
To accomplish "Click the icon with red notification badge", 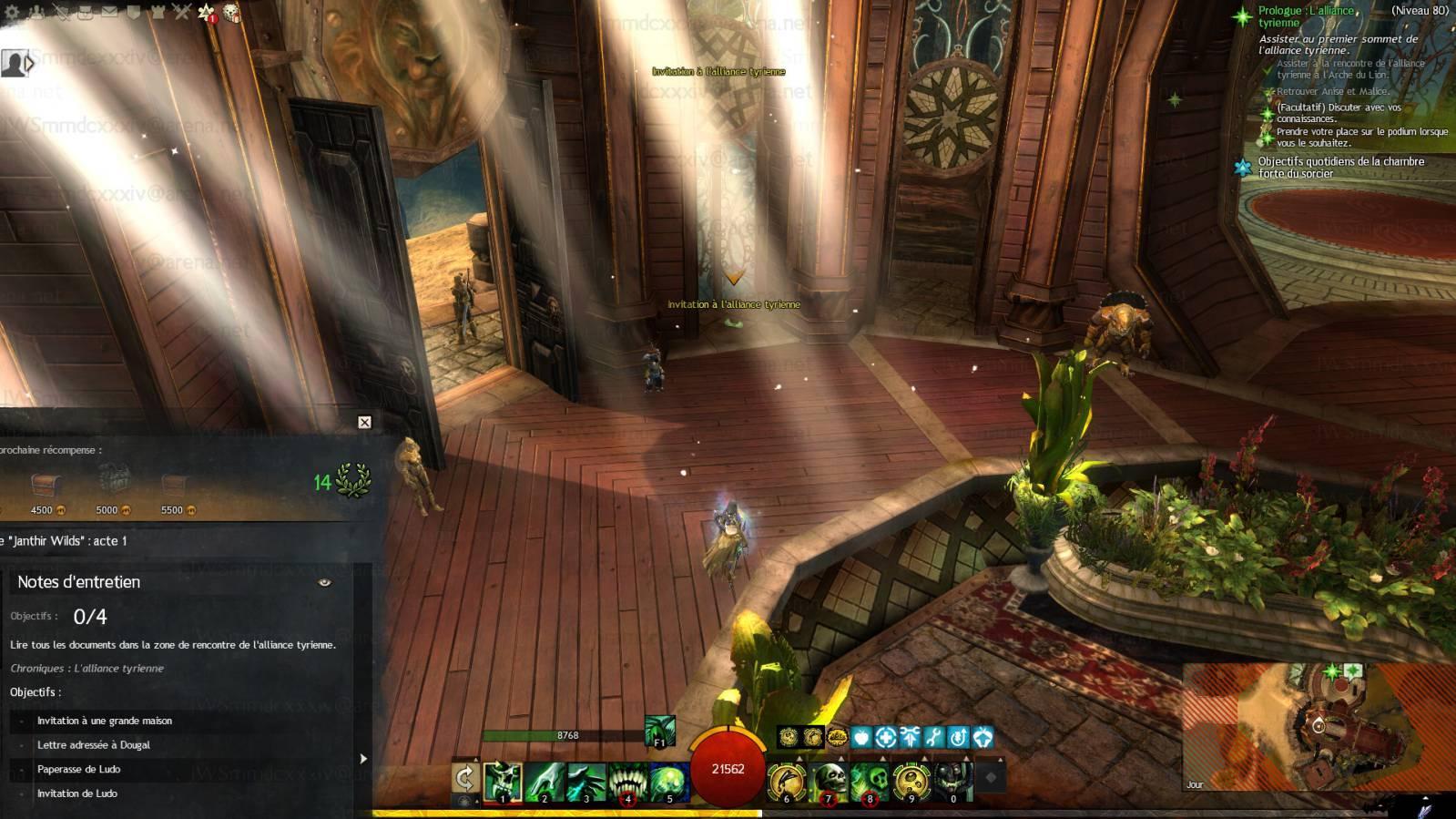I will (x=207, y=13).
